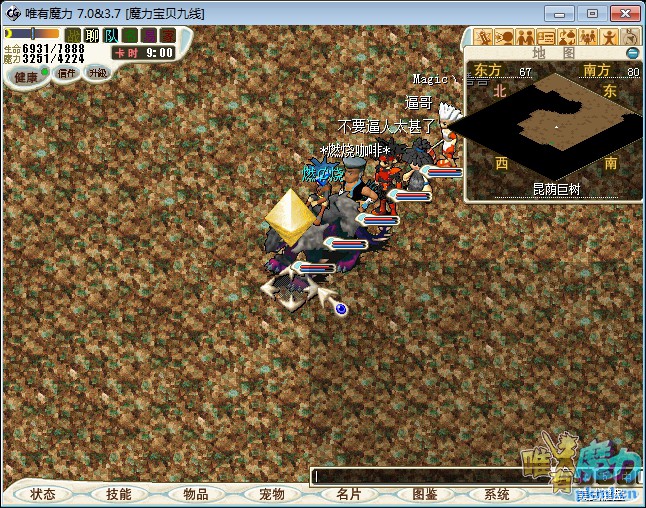Open the 宠物 pets menu
The image size is (646, 508).
(271, 494)
